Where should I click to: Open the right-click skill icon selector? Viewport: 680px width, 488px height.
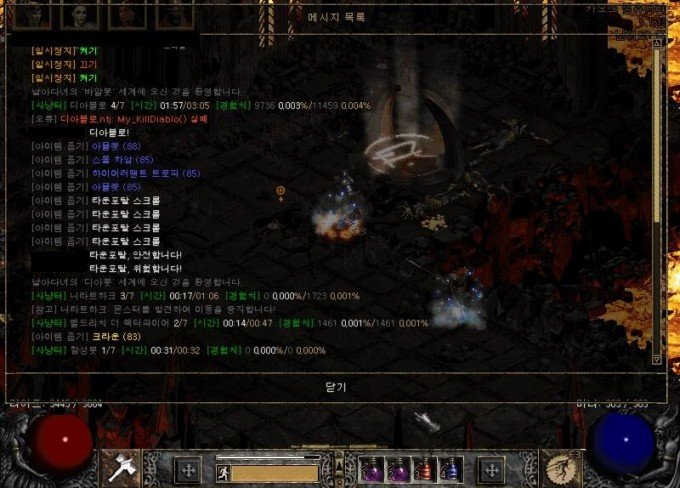coord(560,467)
